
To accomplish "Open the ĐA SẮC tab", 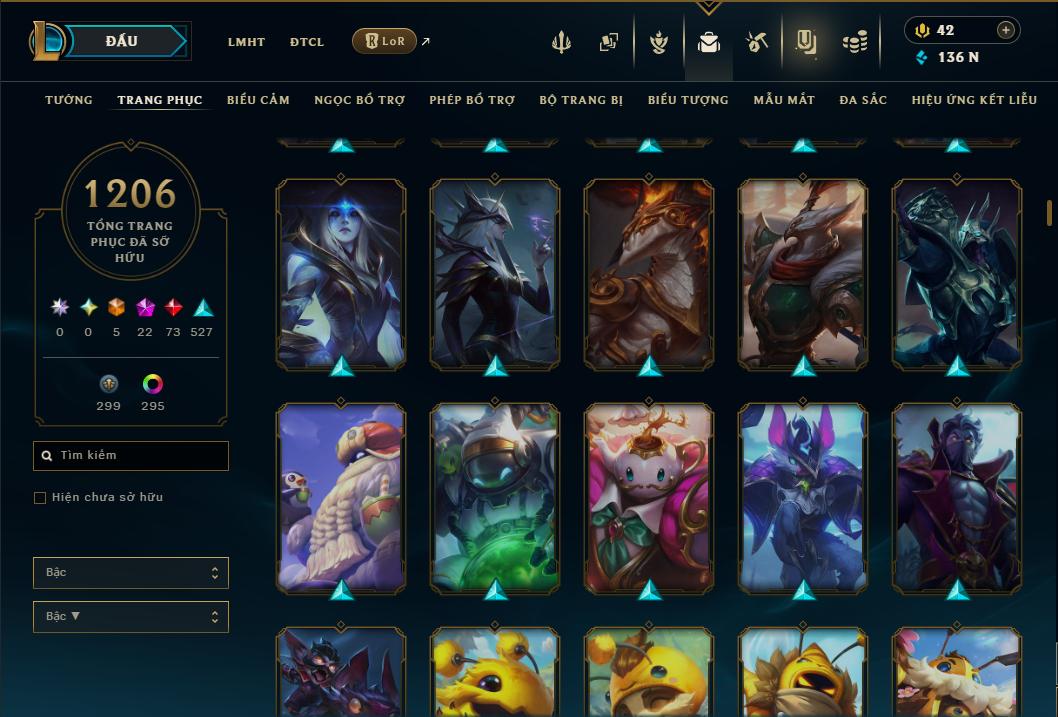I will pos(863,100).
